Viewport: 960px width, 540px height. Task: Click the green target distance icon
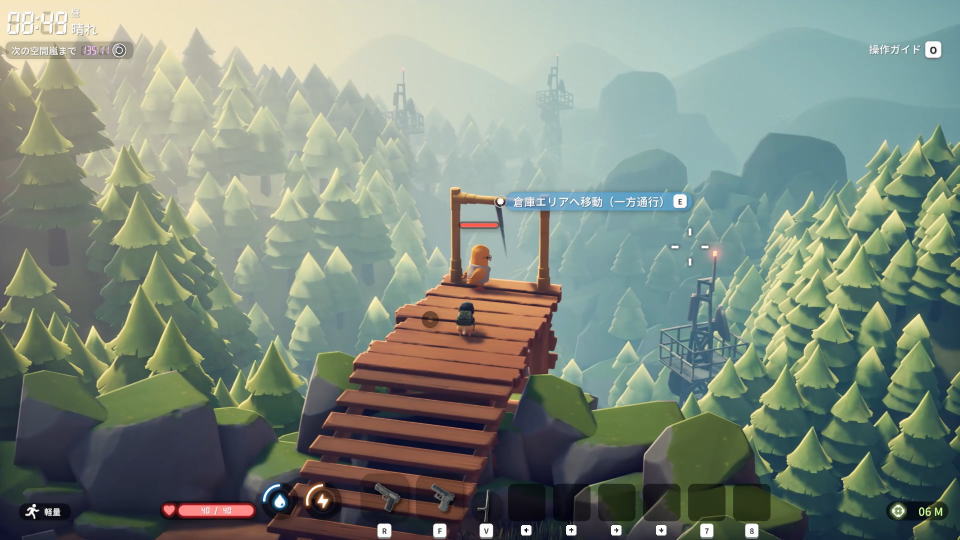tap(898, 511)
